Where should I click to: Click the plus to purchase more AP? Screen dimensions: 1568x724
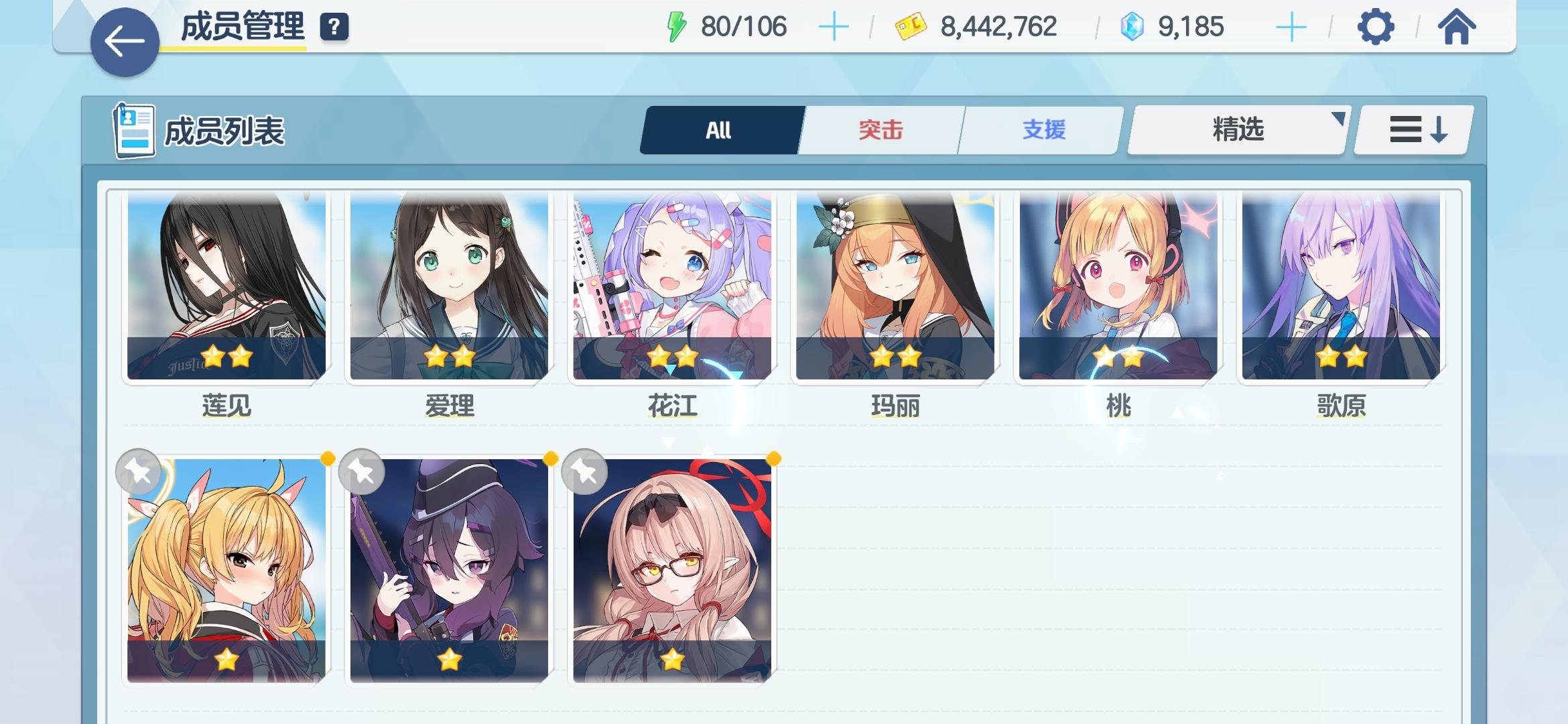pos(834,25)
